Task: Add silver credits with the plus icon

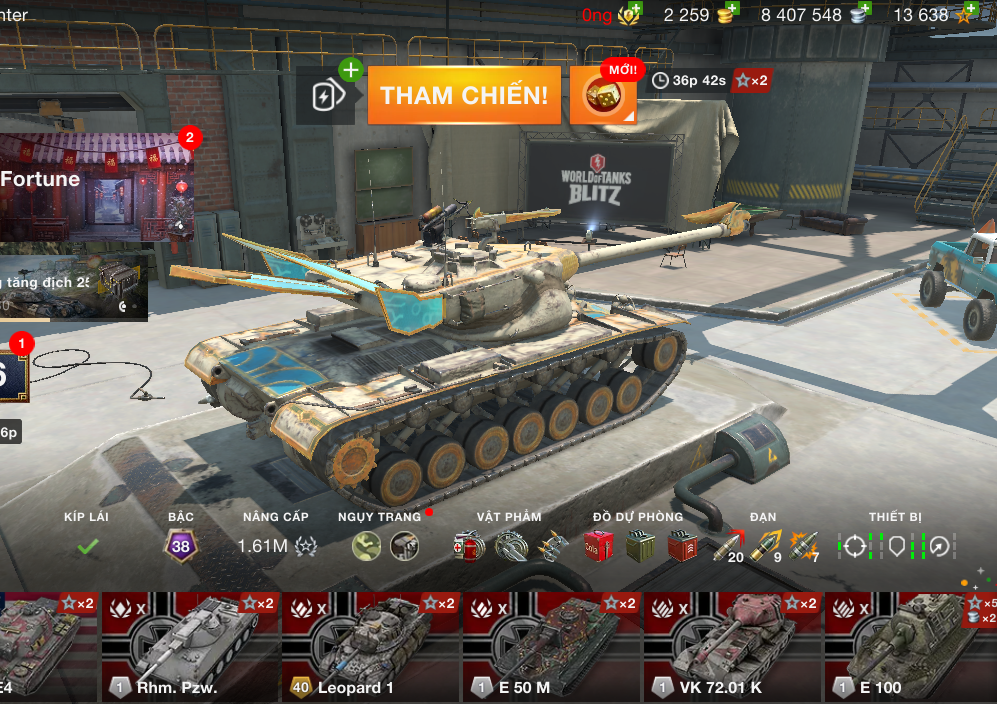Action: (864, 10)
